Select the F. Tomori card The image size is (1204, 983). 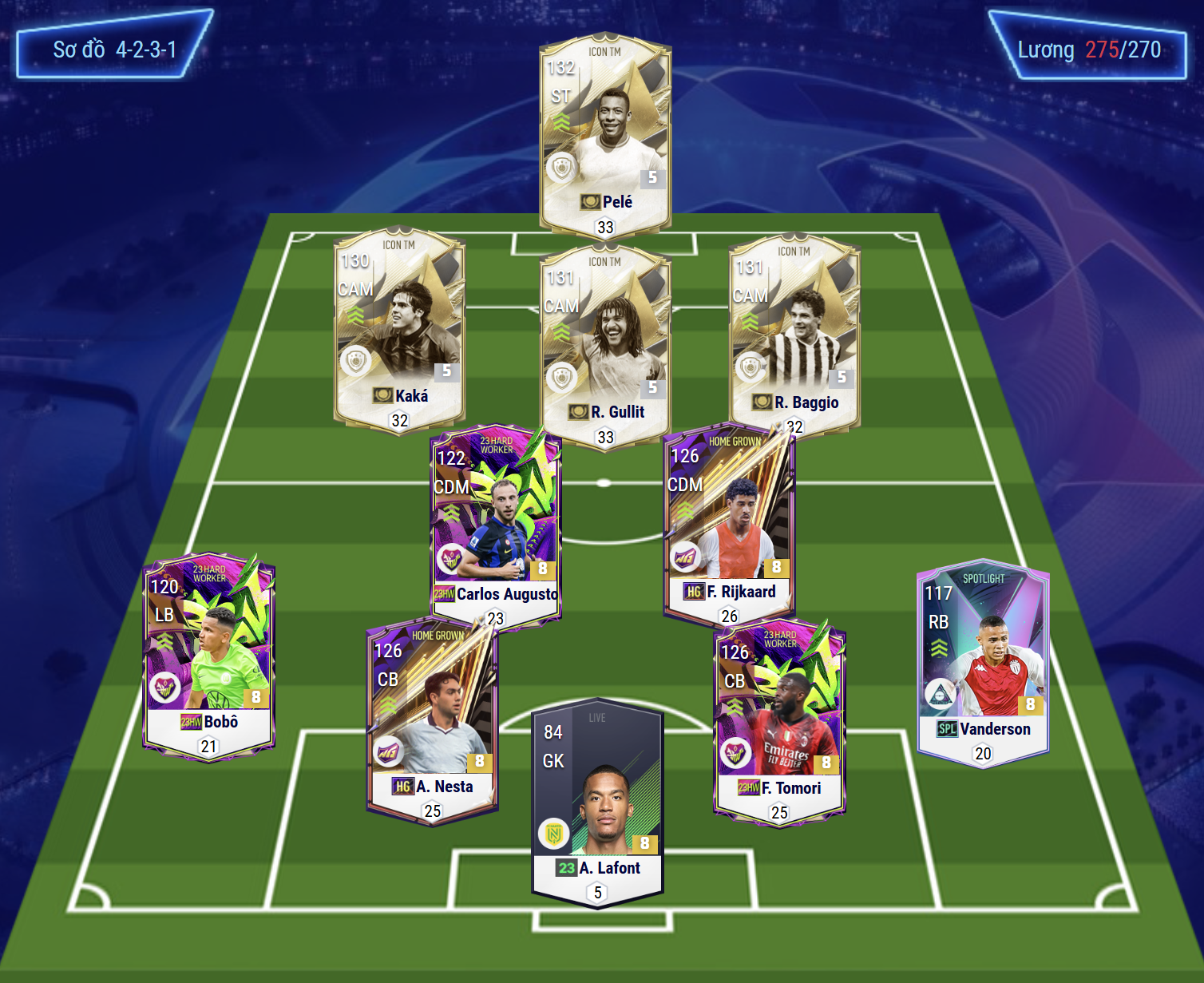779,720
